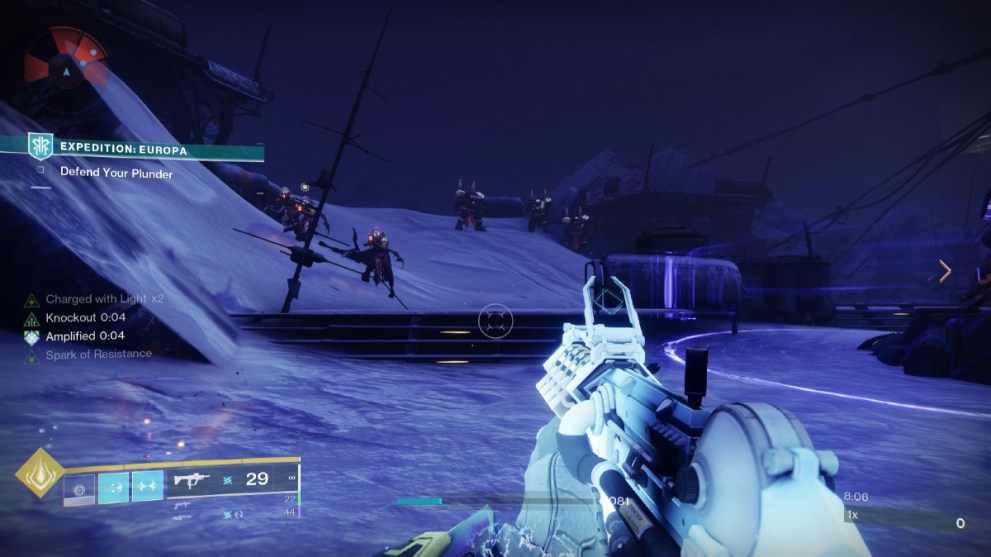
Task: Activate the golden Super ability diamond
Action: 39,478
